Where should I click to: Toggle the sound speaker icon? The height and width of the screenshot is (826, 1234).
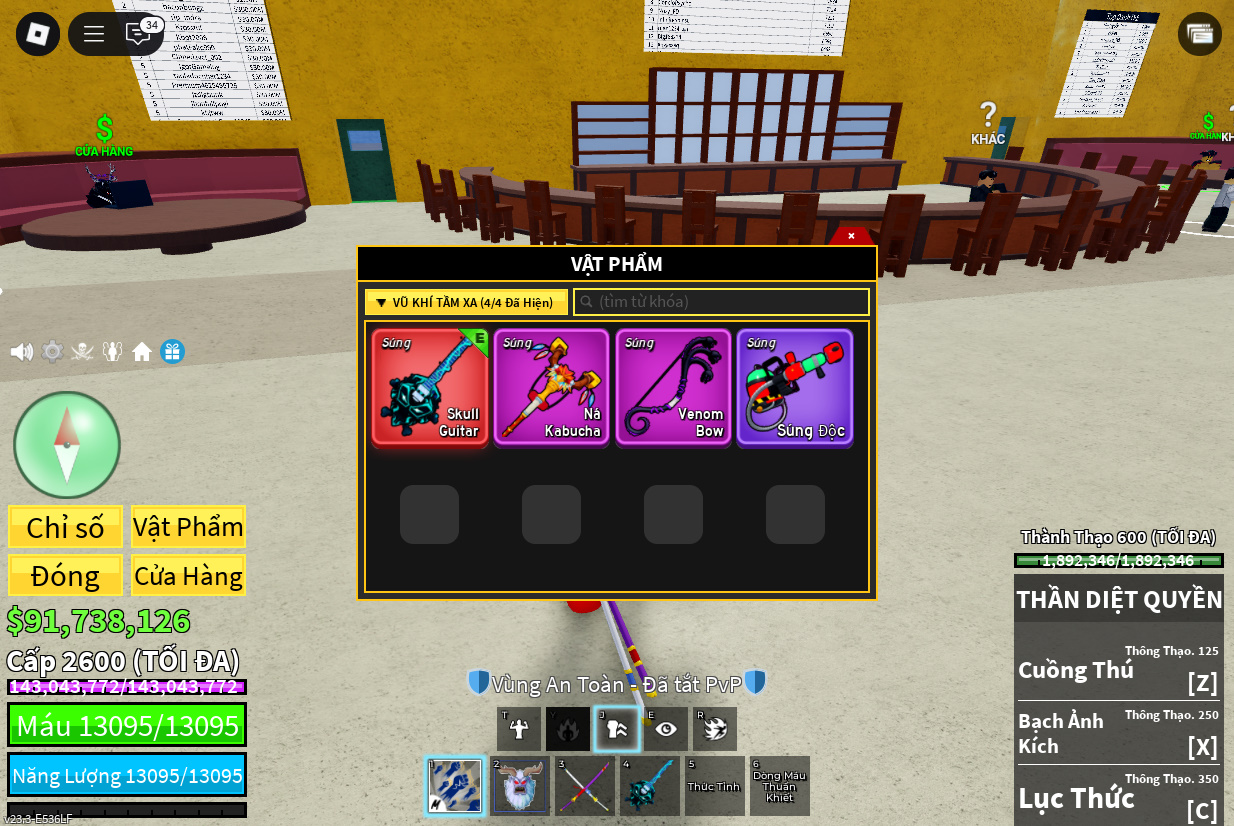21,352
